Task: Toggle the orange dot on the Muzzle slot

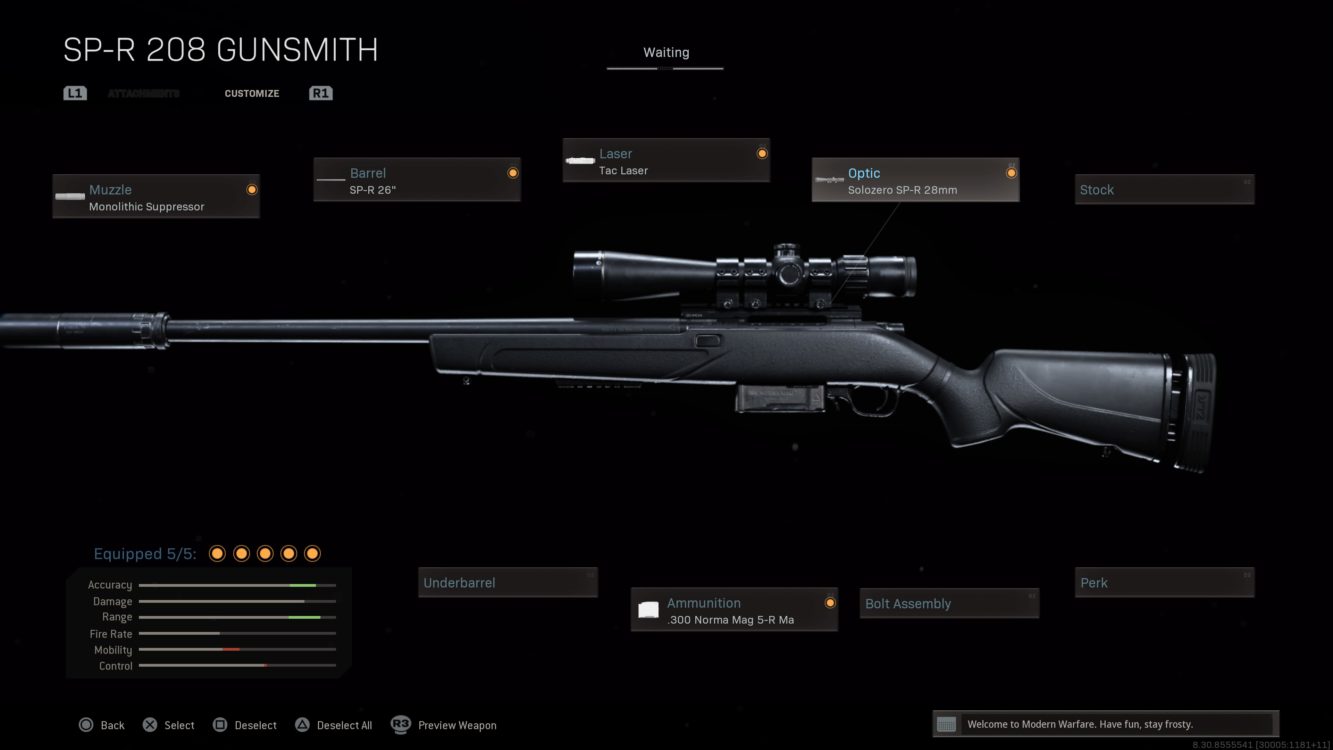Action: point(251,189)
